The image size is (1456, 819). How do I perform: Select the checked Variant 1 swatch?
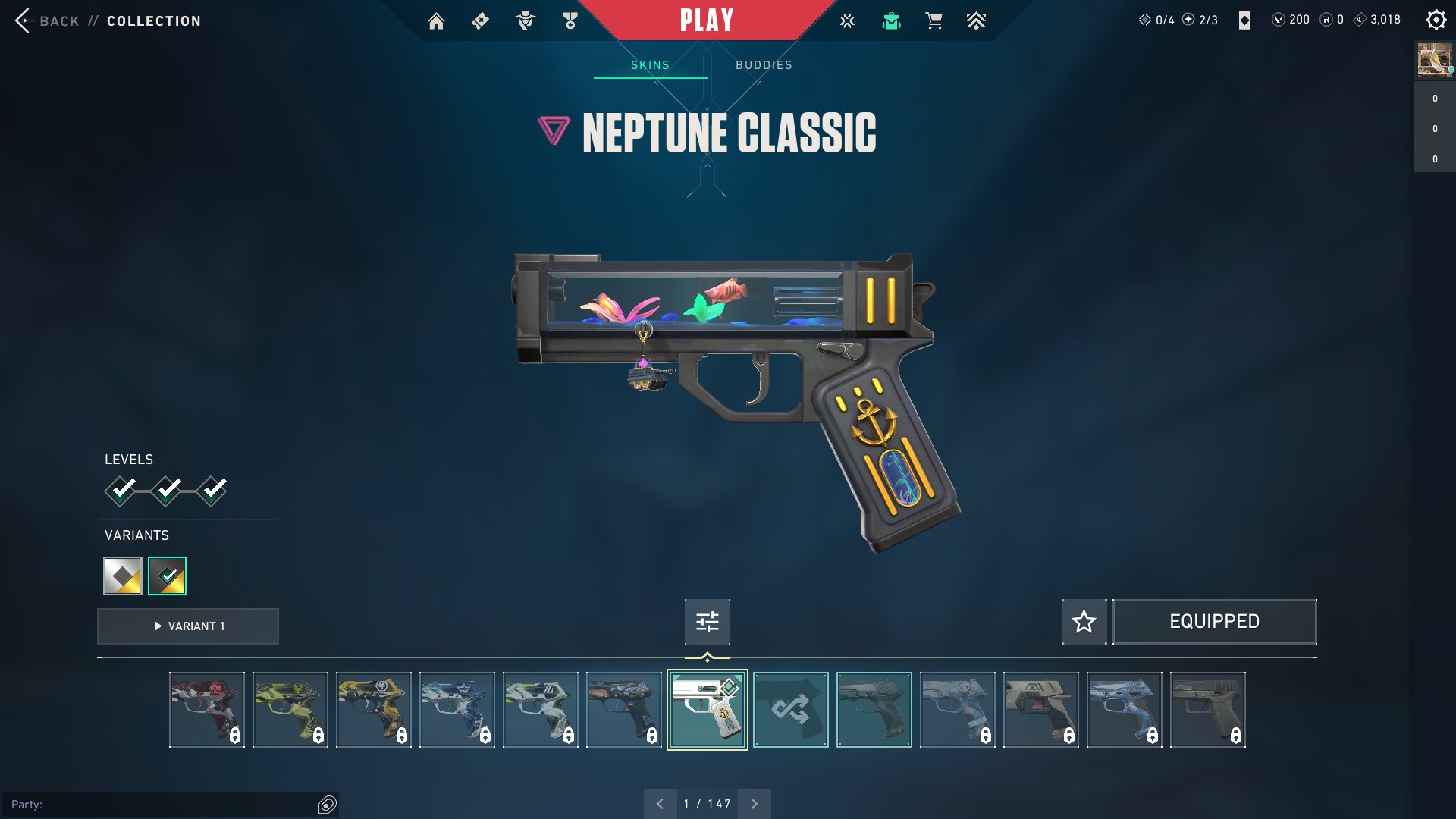point(166,576)
